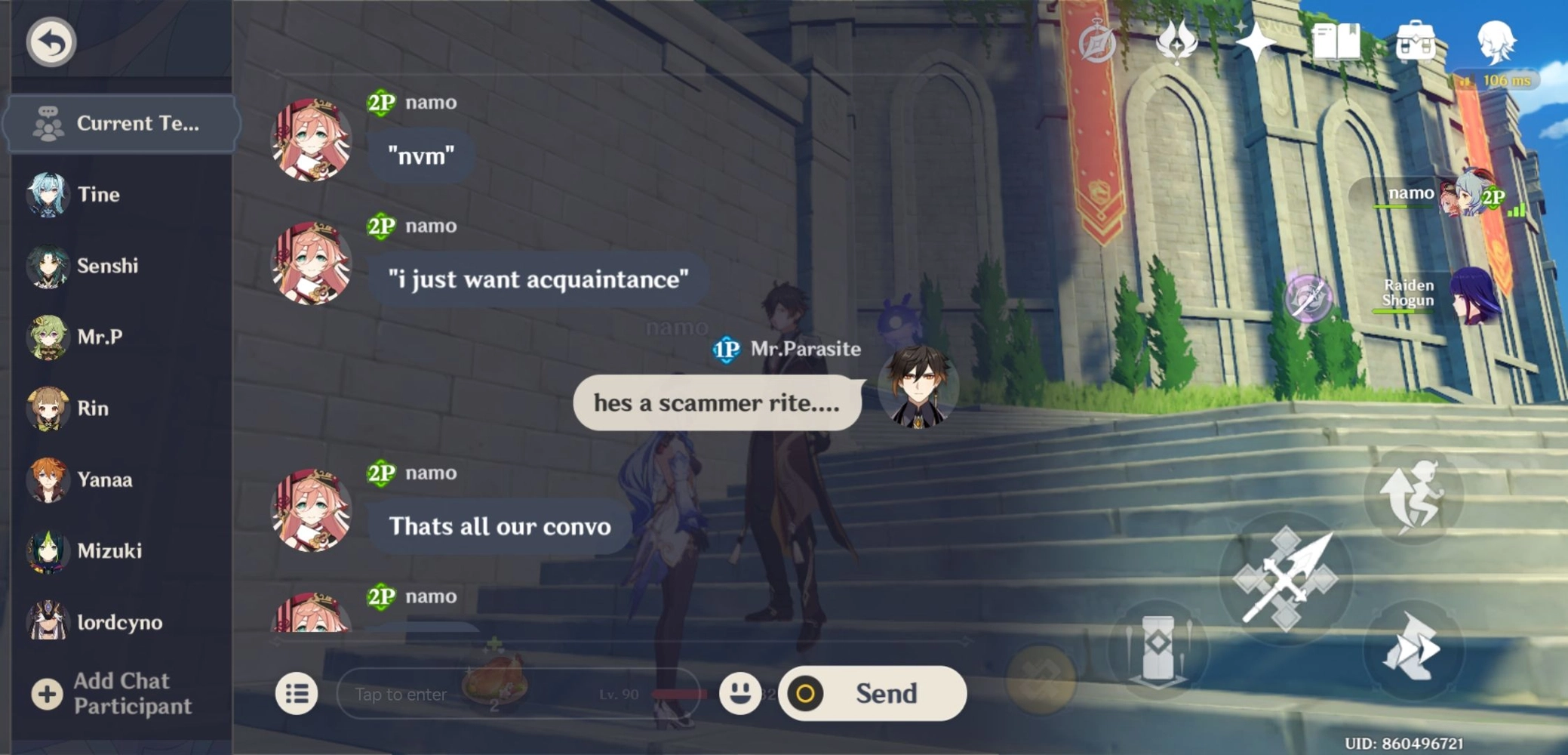The height and width of the screenshot is (755, 1568).
Task: Open the chat channel list icon
Action: coord(296,693)
